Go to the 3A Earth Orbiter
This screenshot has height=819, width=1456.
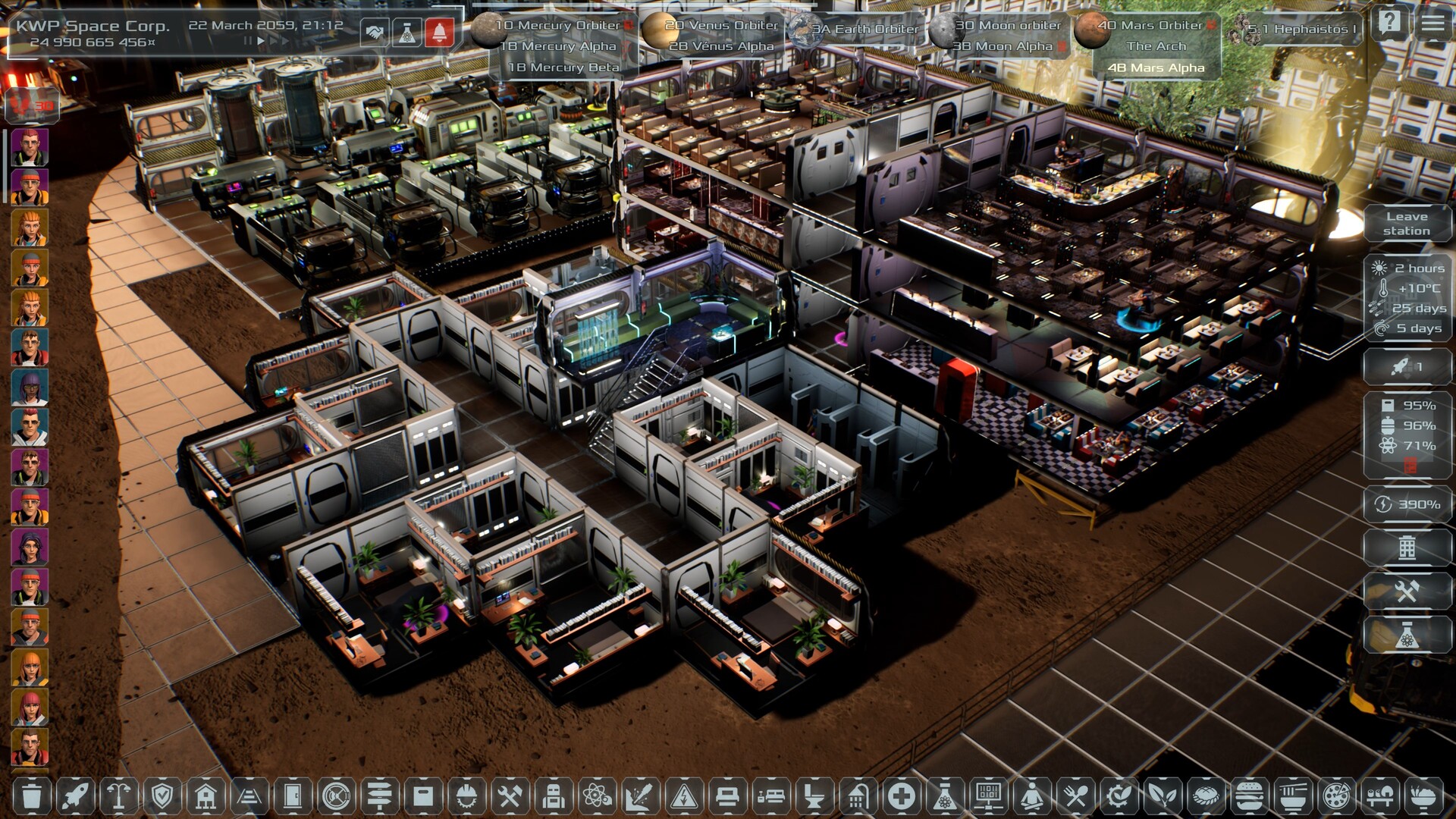(864, 30)
